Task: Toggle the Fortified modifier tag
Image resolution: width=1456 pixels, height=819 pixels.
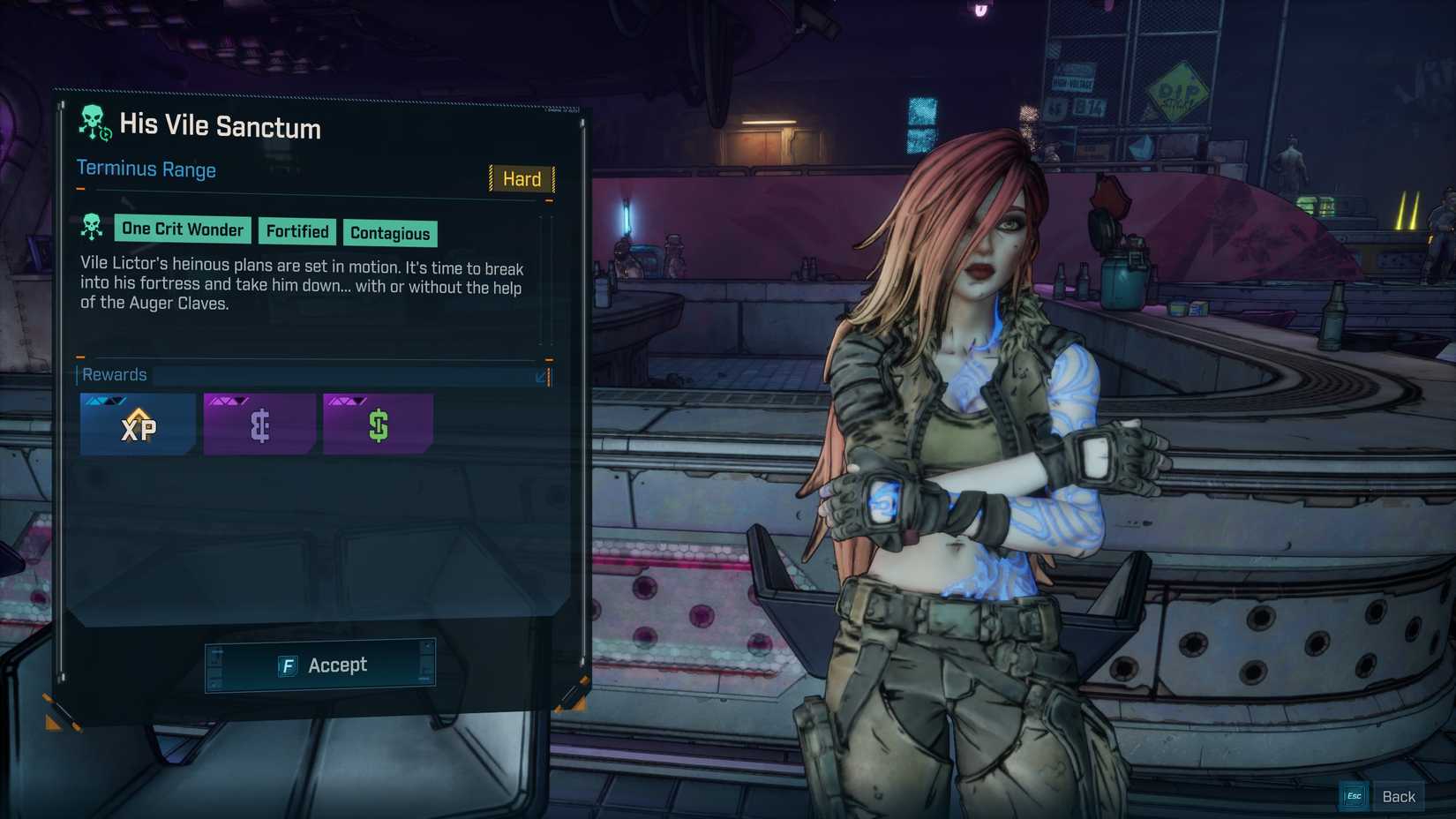Action: pyautogui.click(x=297, y=231)
